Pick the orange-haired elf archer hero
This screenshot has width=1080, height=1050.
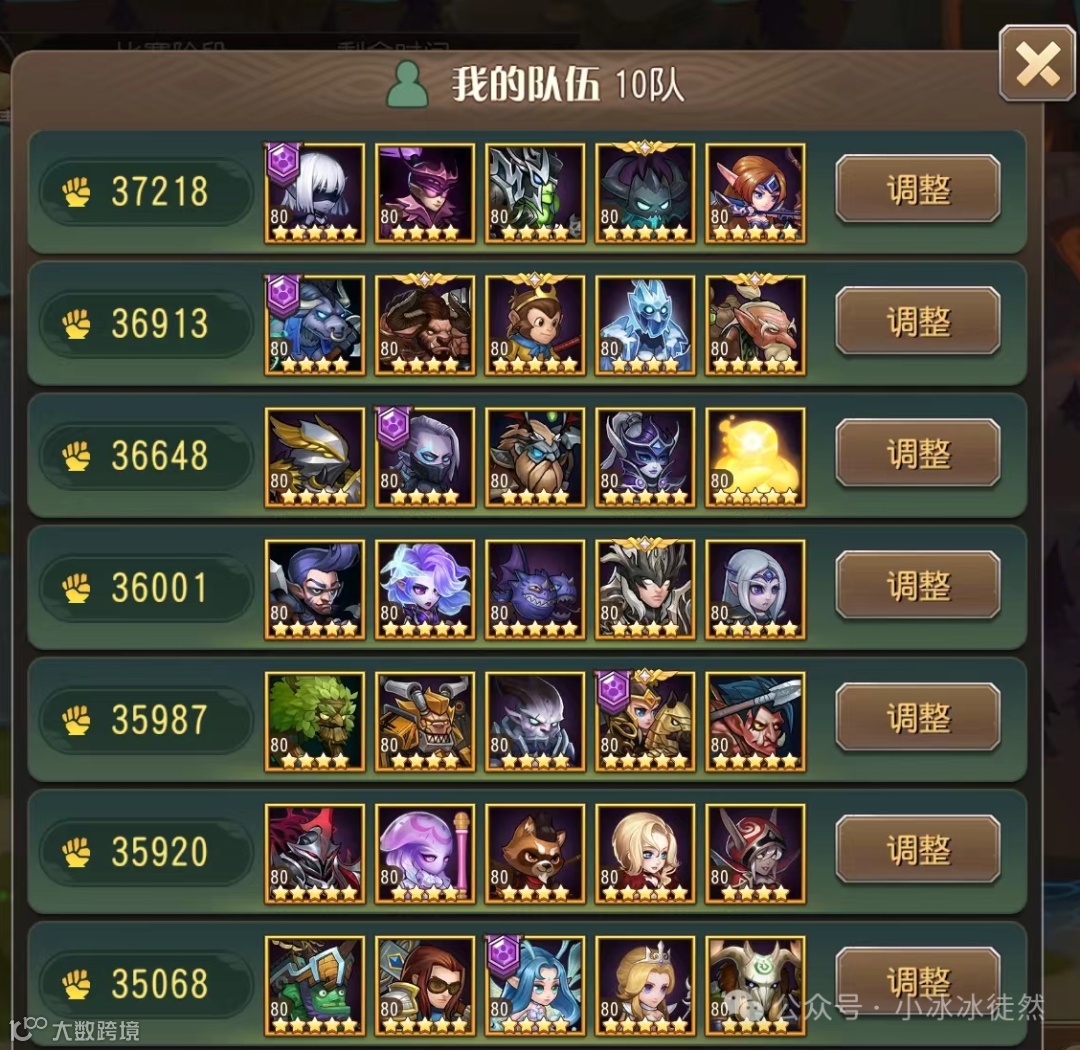pos(755,192)
